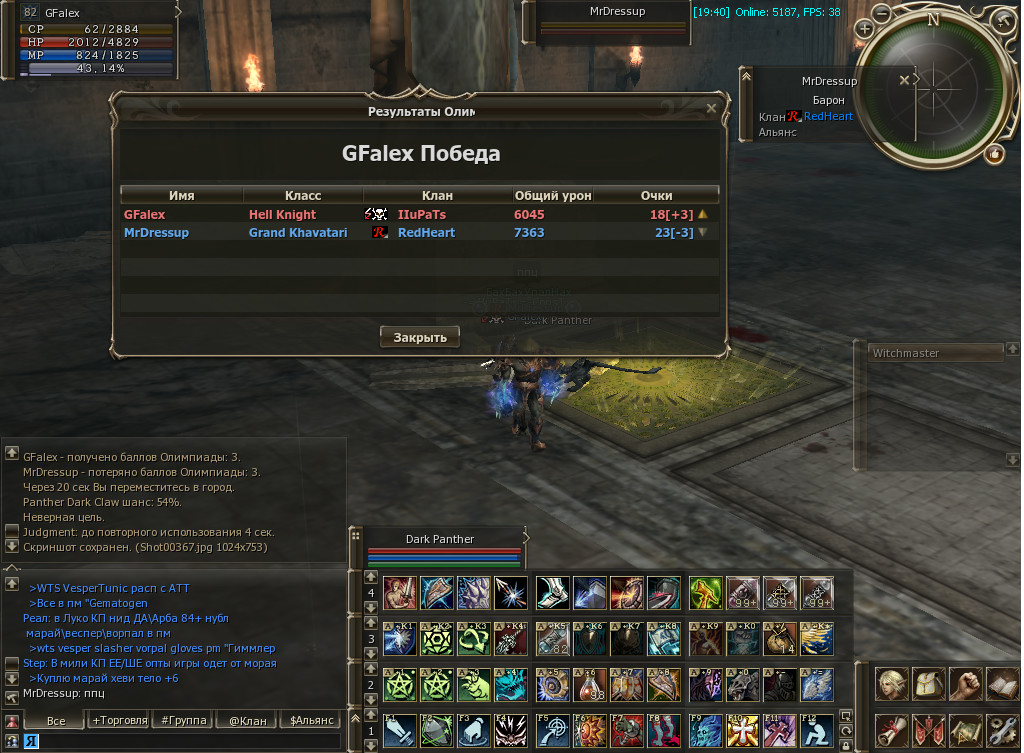Click the Закрыть button in results window
Screen dimensions: 1024x753
[x=420, y=337]
